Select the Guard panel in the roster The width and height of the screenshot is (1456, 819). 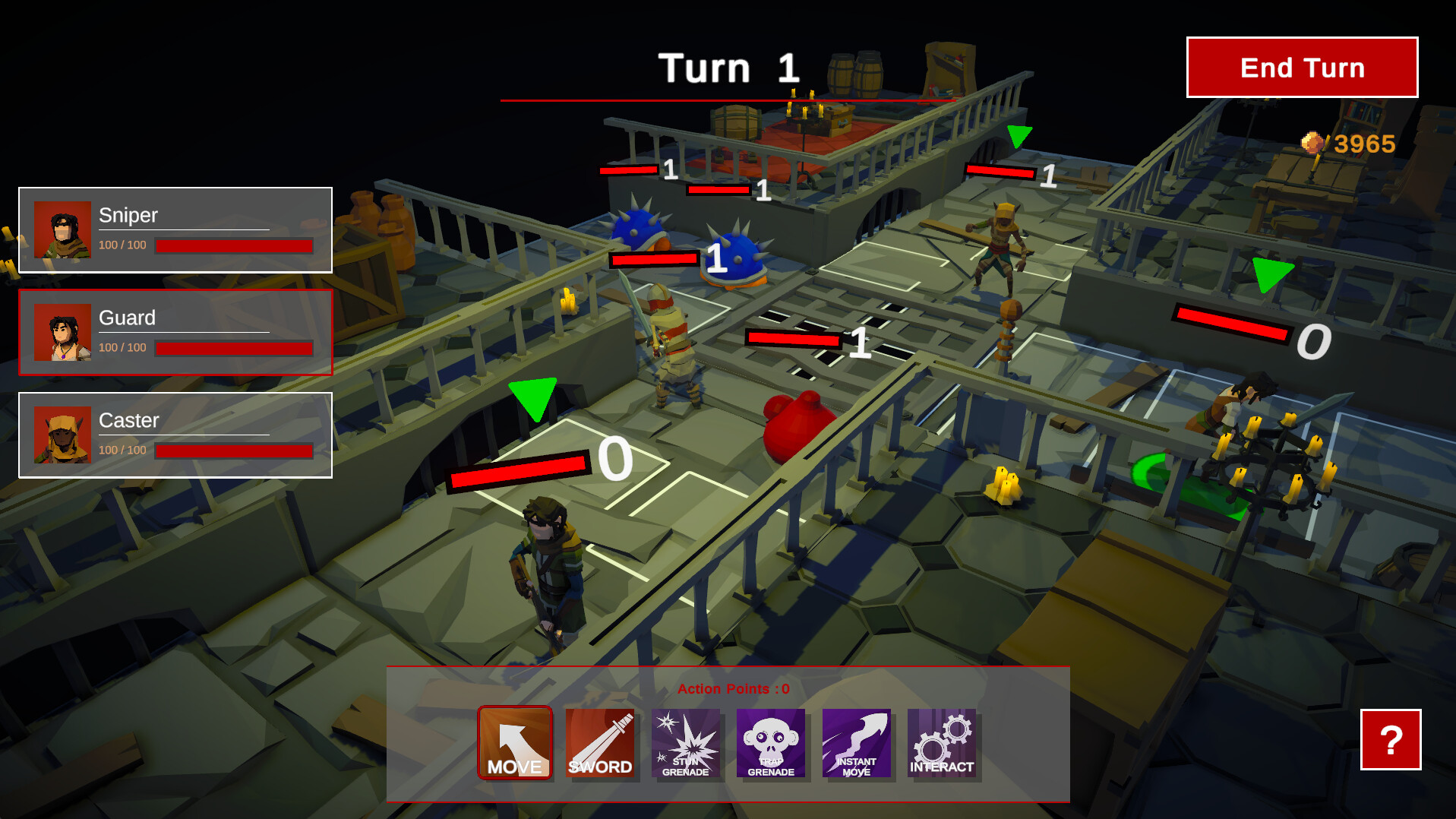176,333
